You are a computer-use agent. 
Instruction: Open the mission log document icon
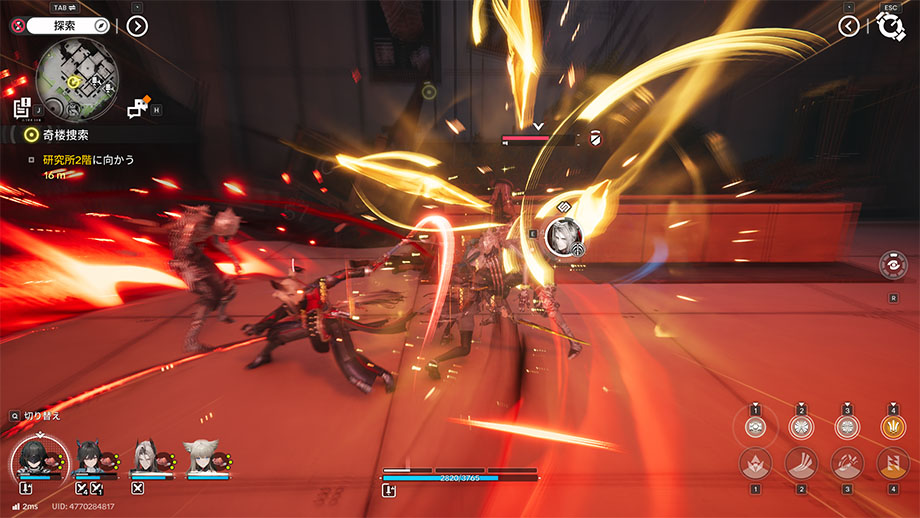[x=22, y=107]
